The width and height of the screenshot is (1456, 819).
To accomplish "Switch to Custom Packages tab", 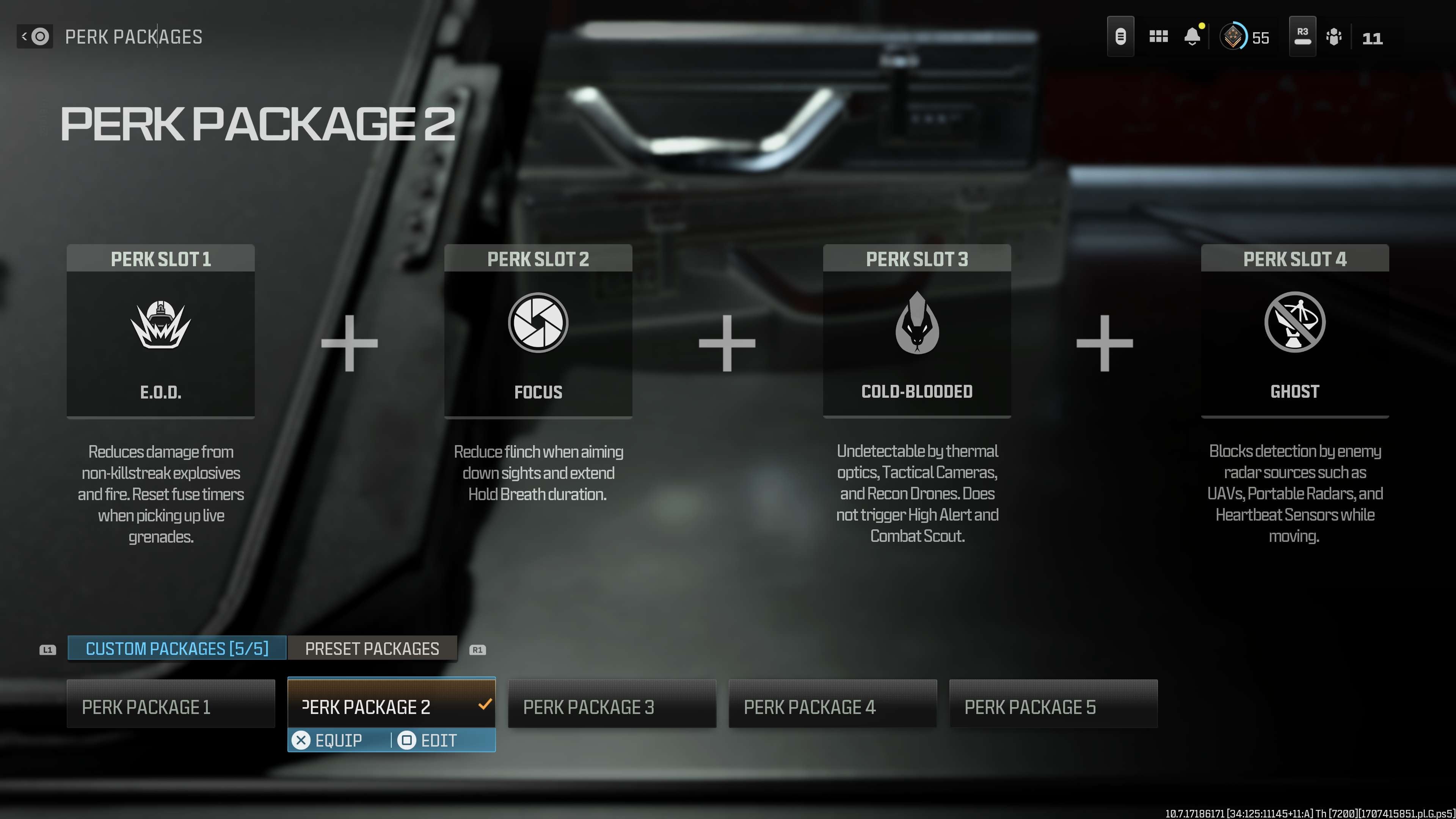I will click(x=177, y=648).
